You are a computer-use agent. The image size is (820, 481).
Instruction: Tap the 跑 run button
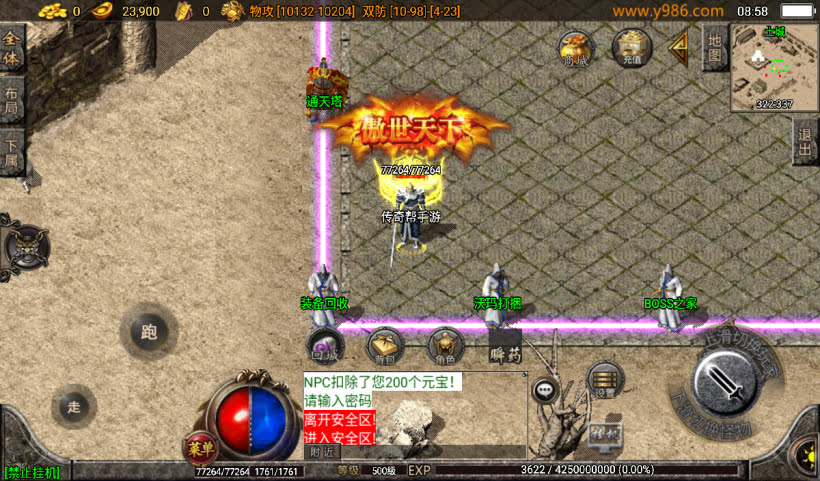coord(149,332)
